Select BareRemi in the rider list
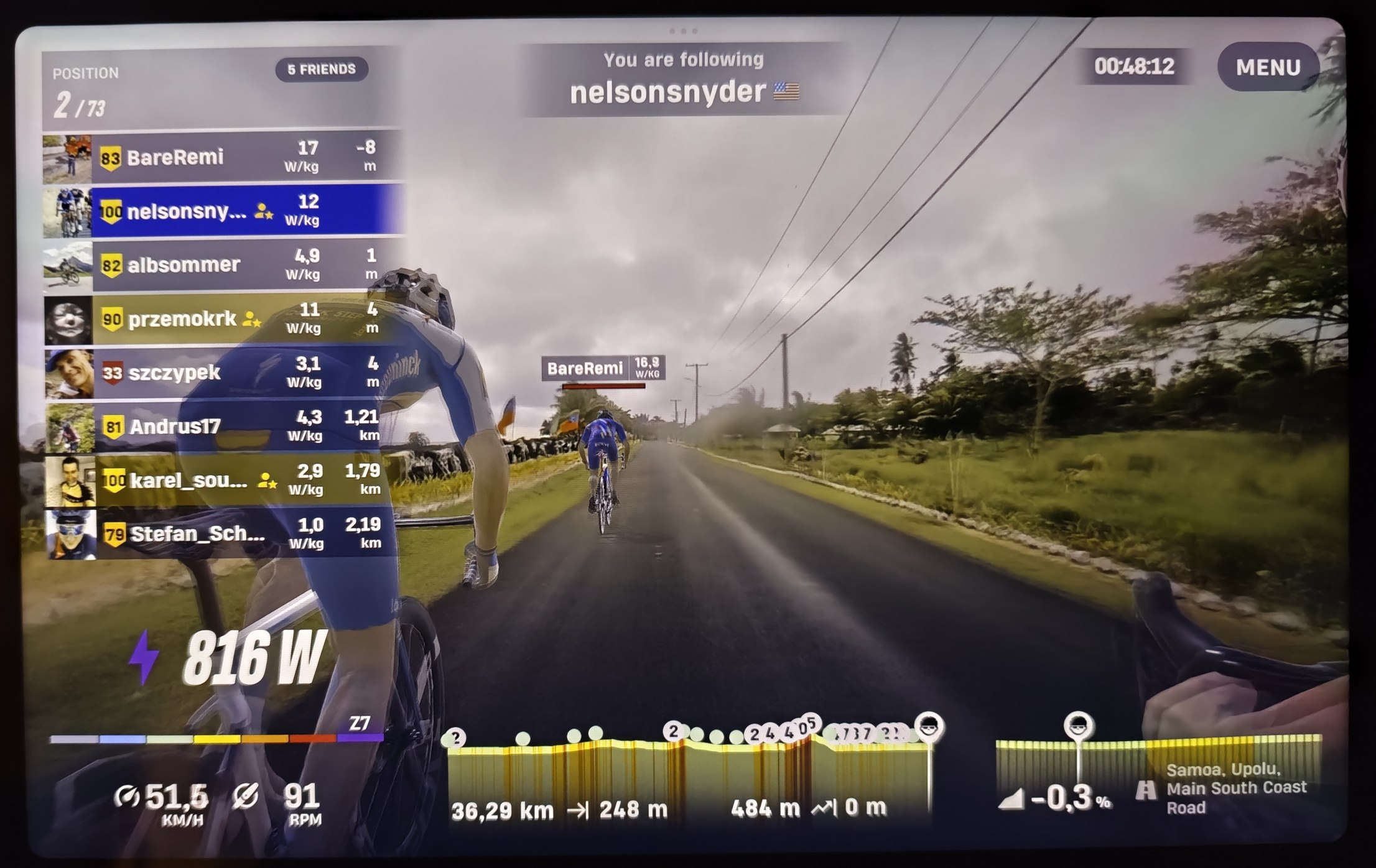The height and width of the screenshot is (868, 1376). 224,157
